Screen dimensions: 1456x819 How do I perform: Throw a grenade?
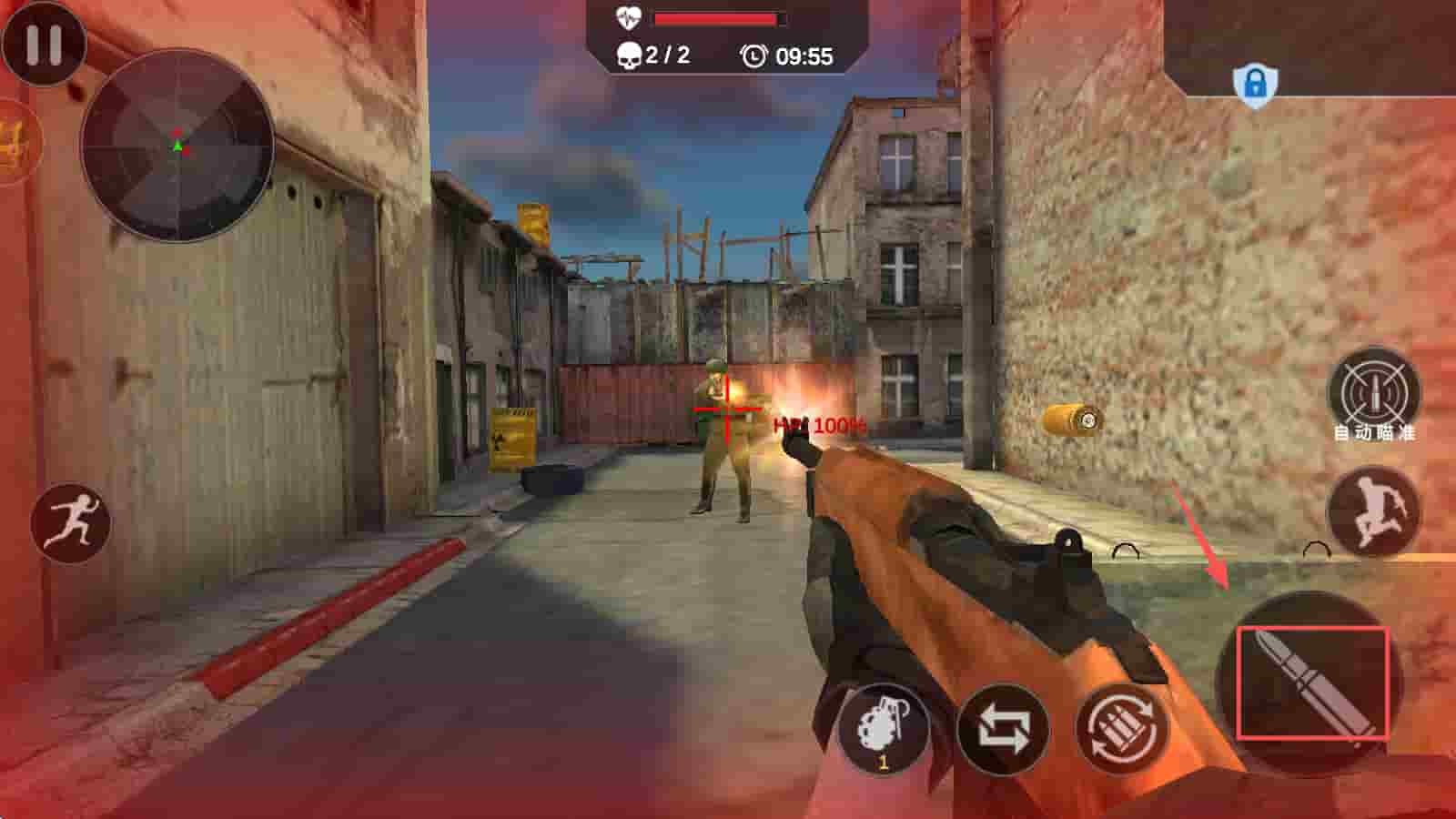pyautogui.click(x=882, y=730)
